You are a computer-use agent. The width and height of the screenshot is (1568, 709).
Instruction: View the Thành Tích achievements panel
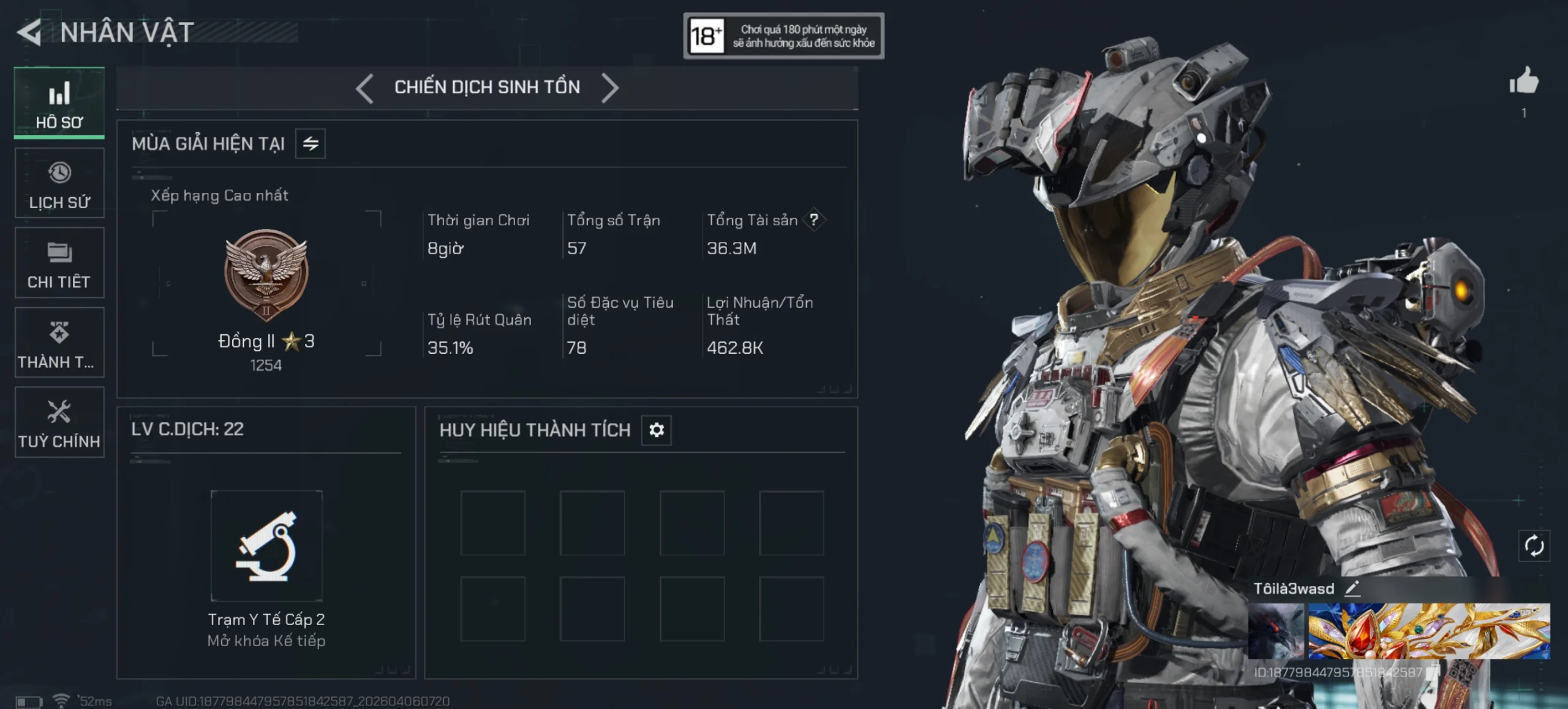click(59, 342)
